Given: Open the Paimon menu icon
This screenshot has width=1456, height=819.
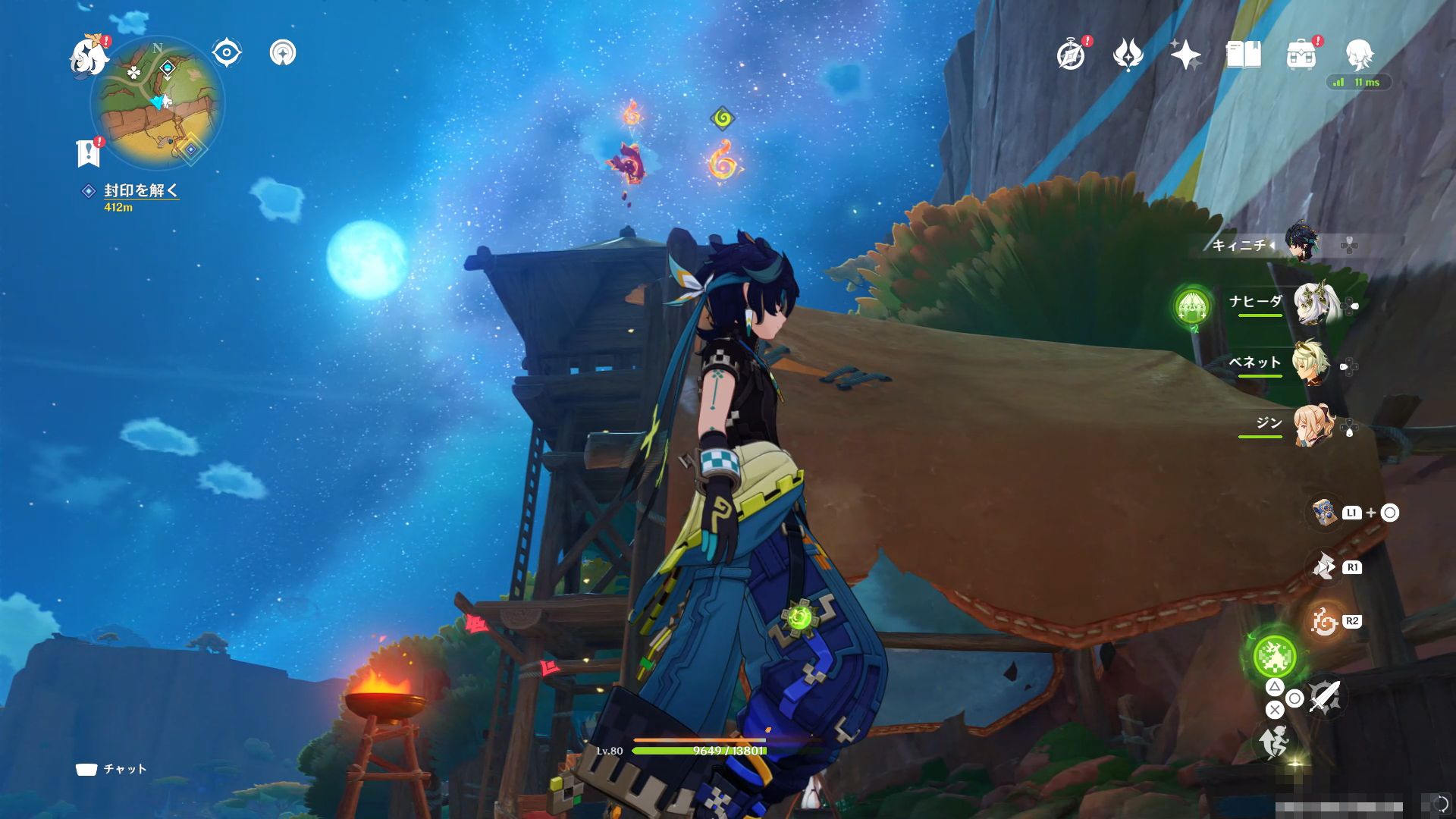Looking at the screenshot, I should [87, 56].
